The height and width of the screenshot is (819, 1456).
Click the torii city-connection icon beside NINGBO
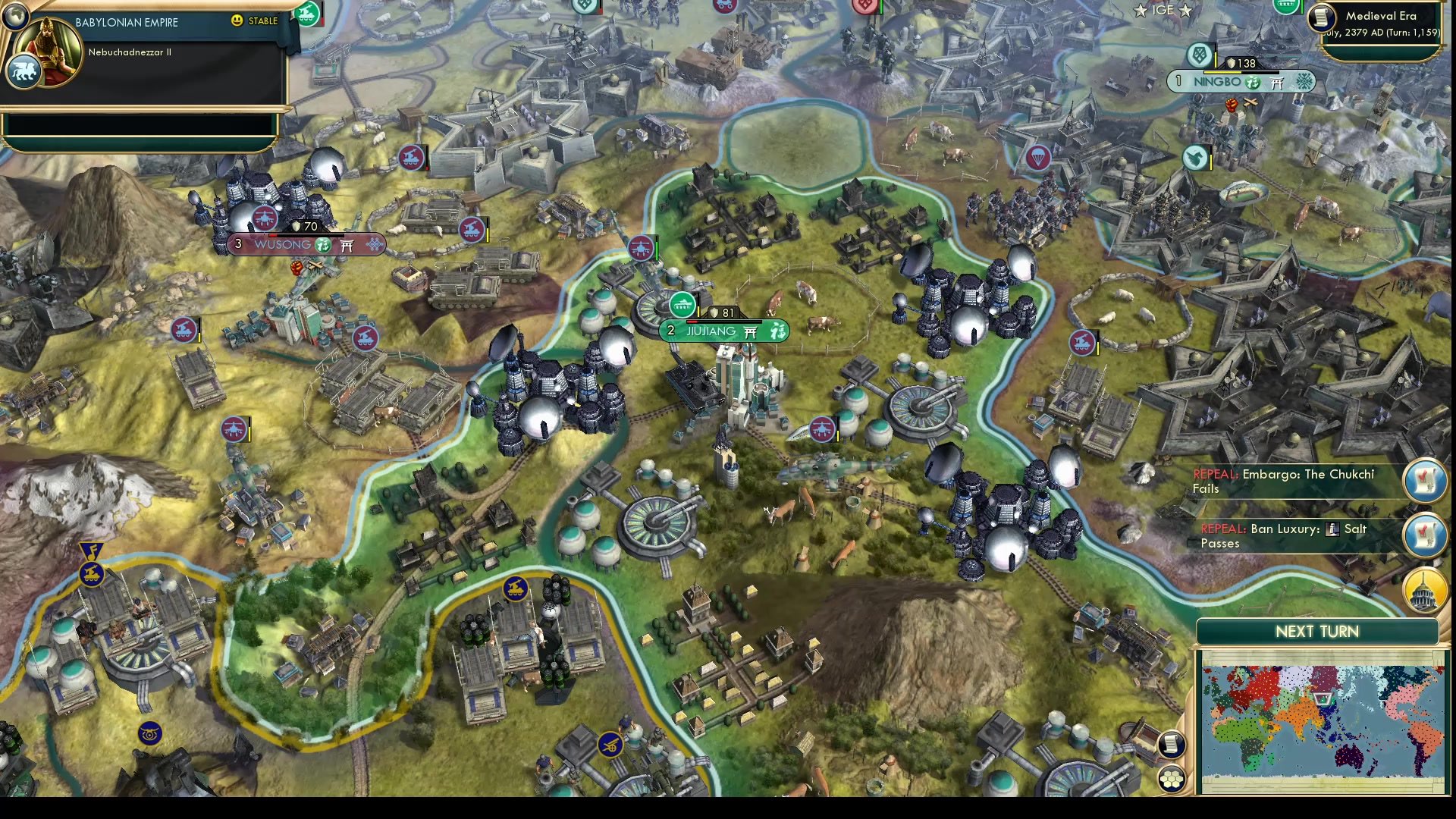[1276, 82]
